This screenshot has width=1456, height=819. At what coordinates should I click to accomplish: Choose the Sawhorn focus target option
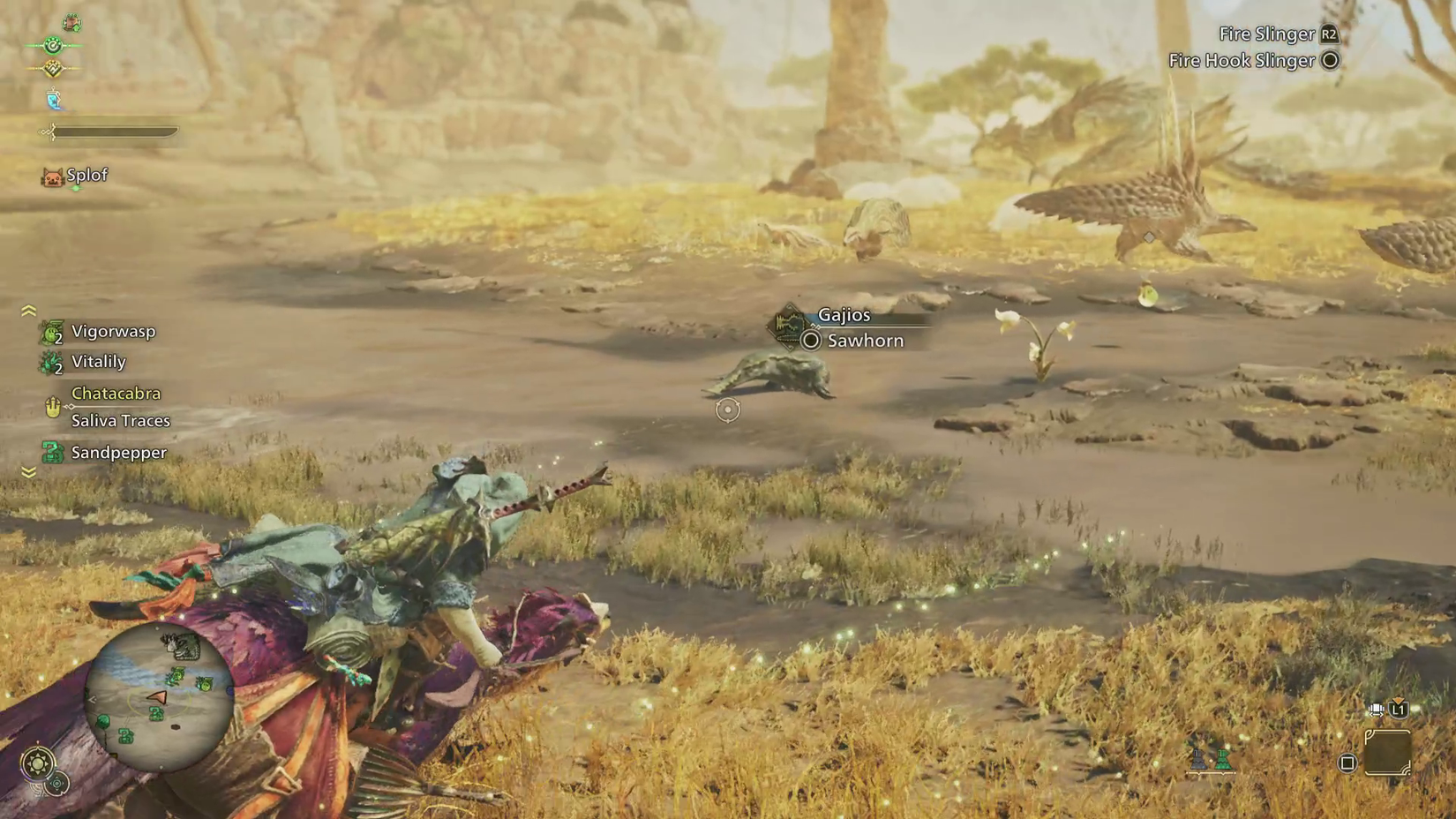[x=864, y=341]
